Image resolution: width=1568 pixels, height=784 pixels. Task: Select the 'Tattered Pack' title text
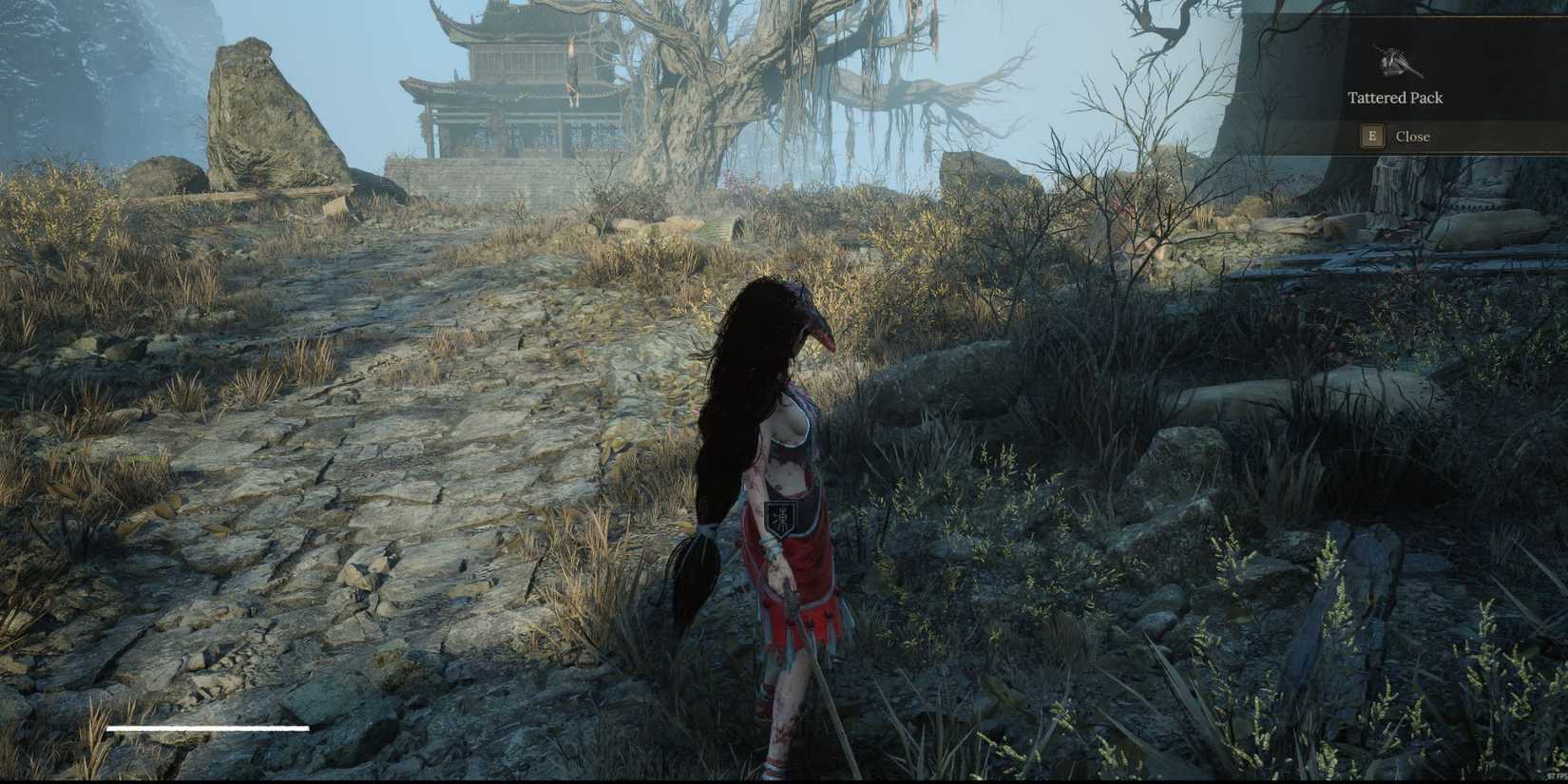(x=1394, y=97)
